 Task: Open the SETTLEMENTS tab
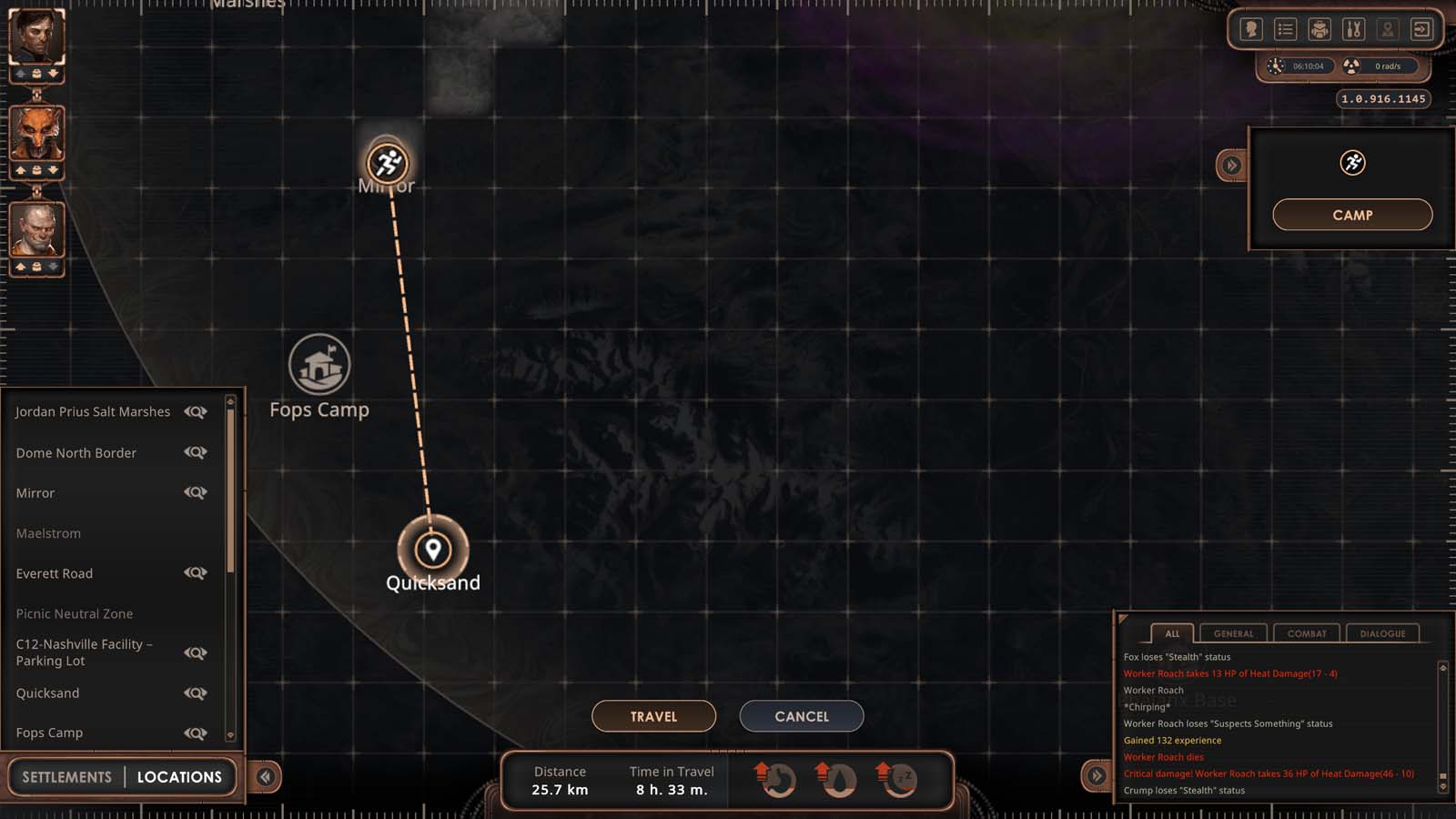pyautogui.click(x=66, y=776)
